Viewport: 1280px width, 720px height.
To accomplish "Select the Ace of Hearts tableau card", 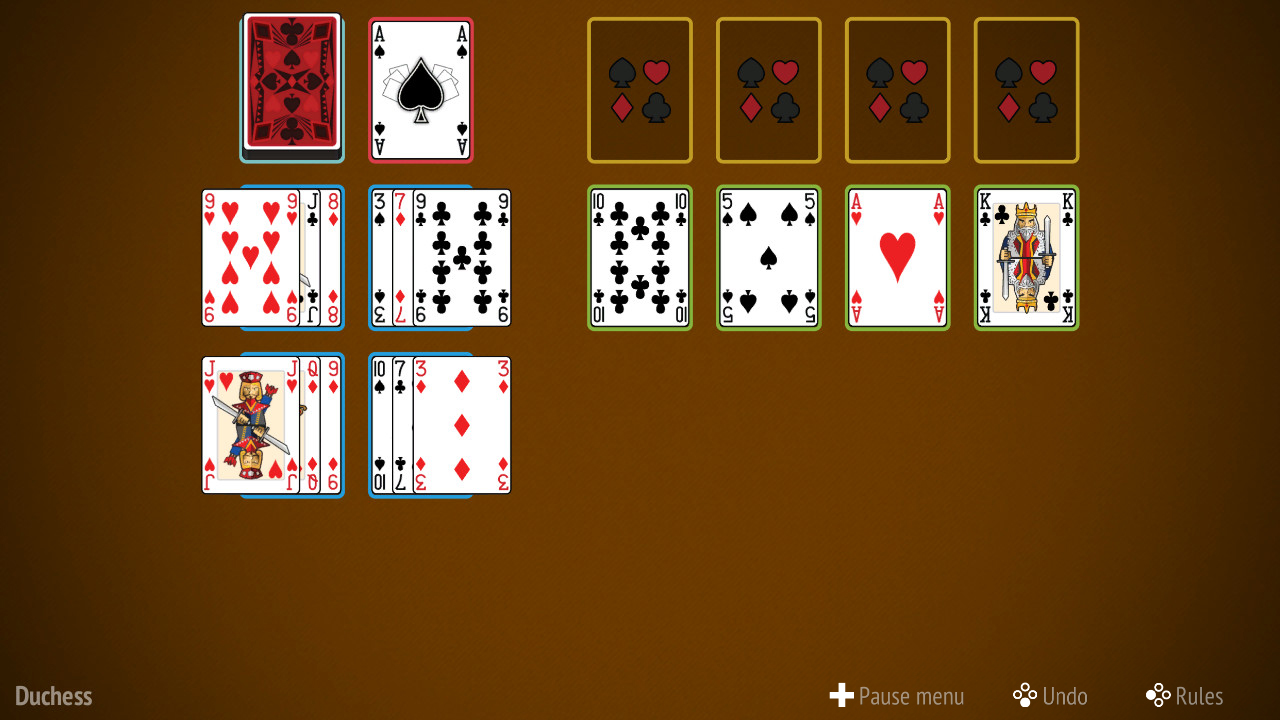I will [897, 257].
